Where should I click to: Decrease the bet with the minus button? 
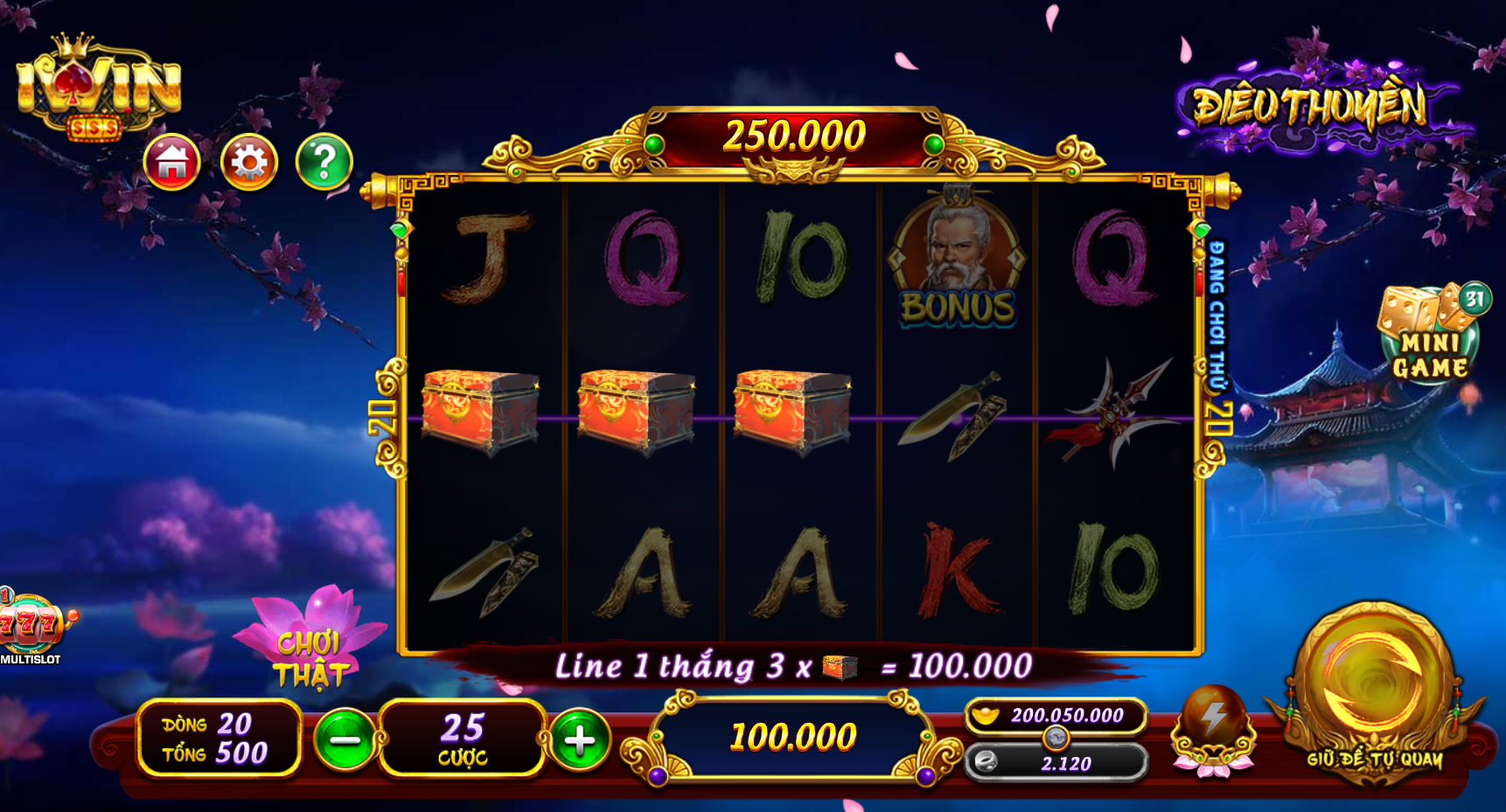pos(345,739)
